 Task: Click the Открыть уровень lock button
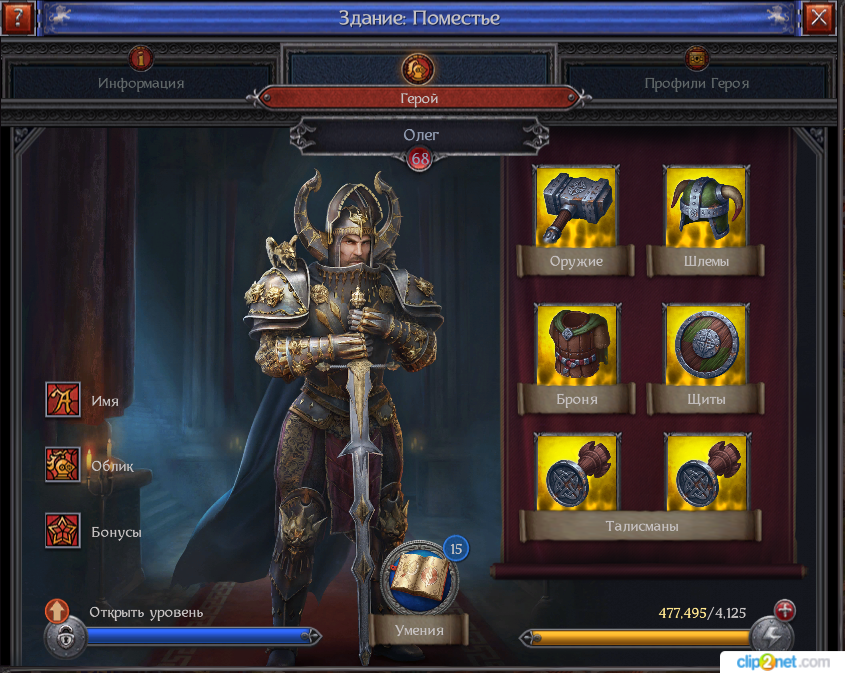click(x=62, y=636)
